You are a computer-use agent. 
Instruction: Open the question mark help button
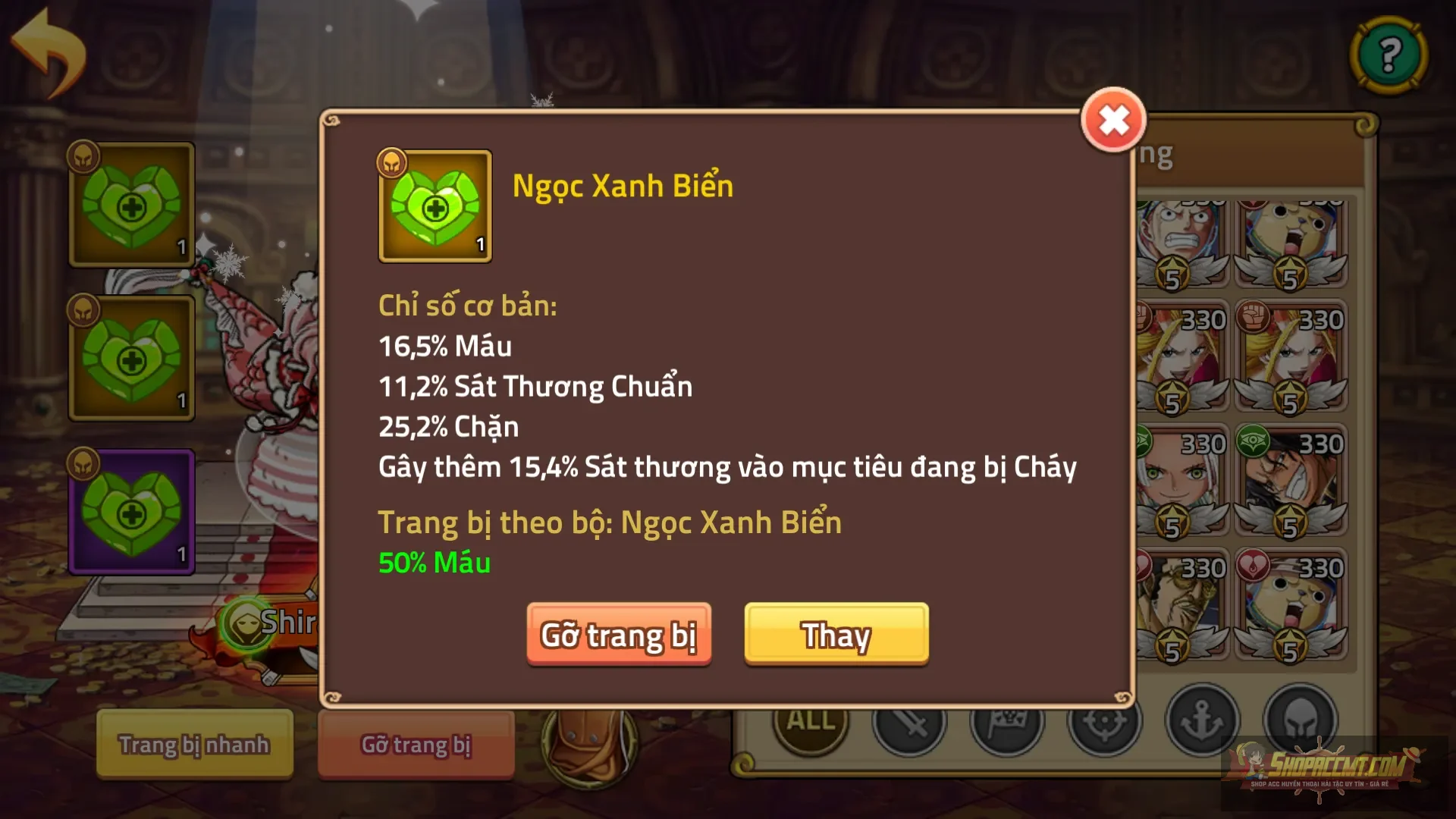pos(1389,55)
